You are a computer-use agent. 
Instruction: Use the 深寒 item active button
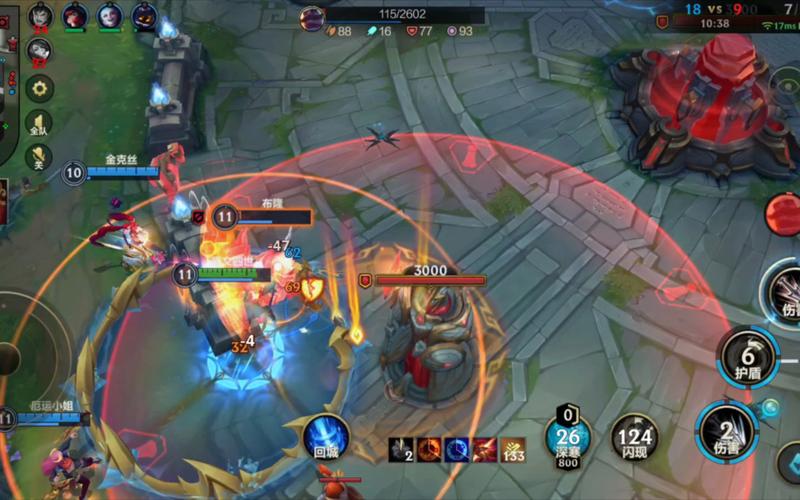pyautogui.click(x=568, y=438)
